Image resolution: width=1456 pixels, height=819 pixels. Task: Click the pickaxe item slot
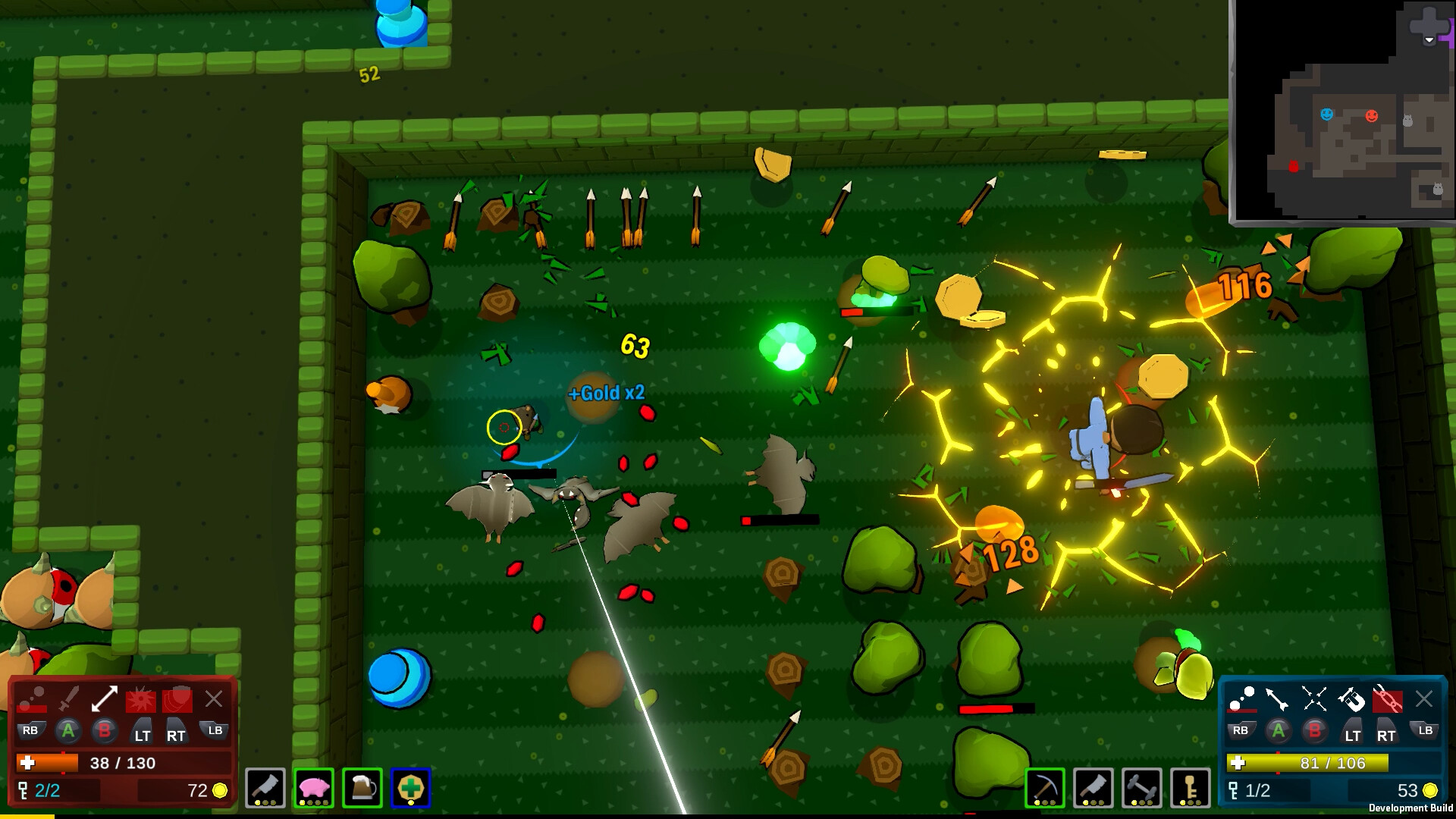1045,787
